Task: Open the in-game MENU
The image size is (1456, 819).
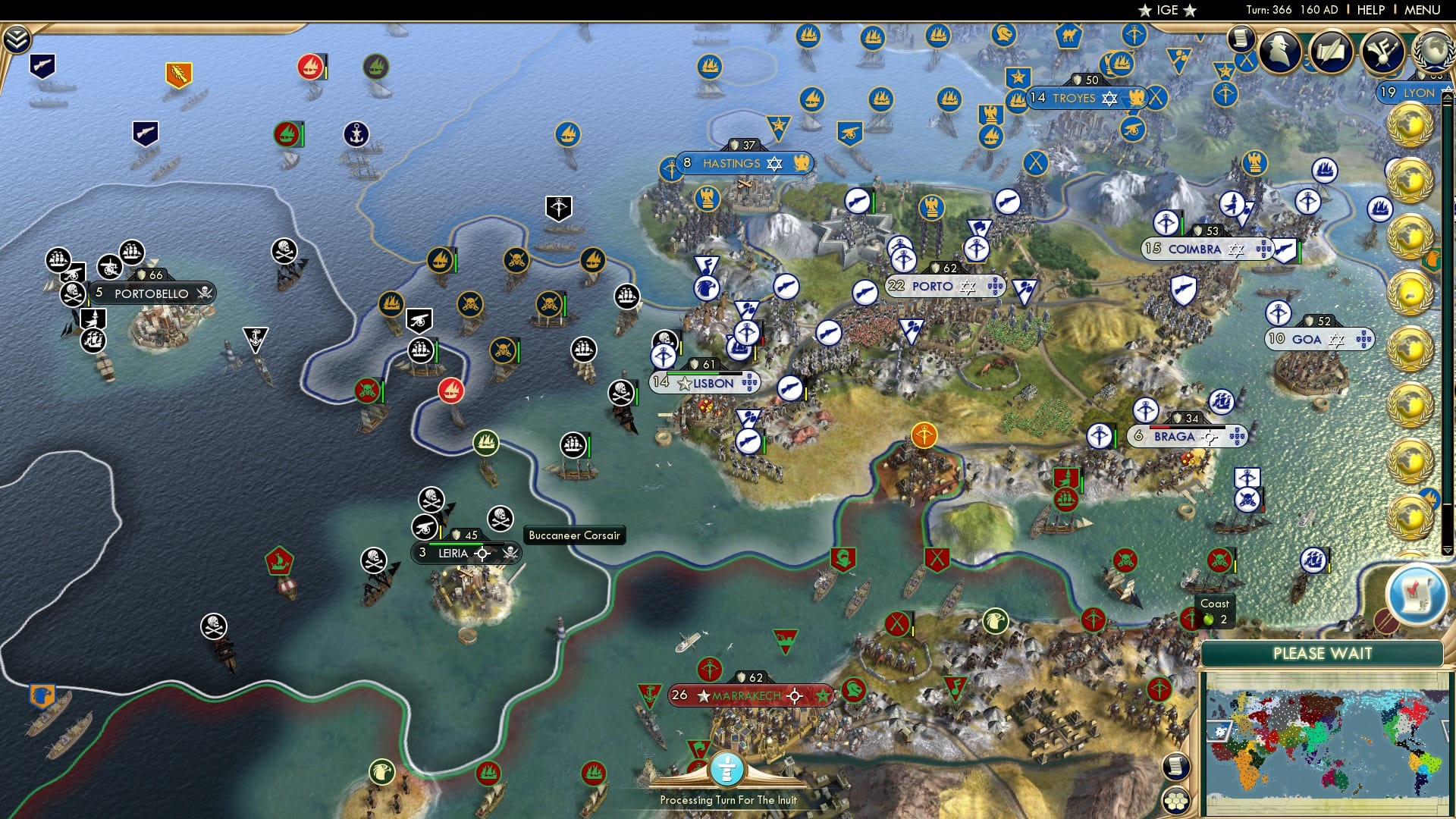Action: pyautogui.click(x=1423, y=10)
